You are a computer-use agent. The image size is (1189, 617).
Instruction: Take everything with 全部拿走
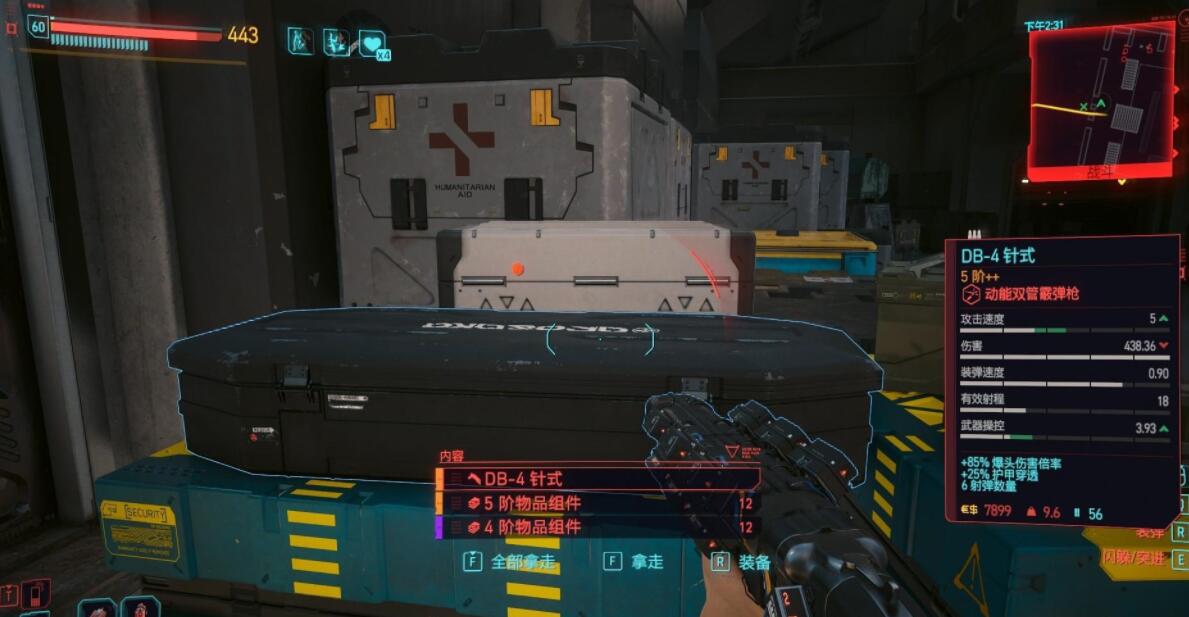510,562
